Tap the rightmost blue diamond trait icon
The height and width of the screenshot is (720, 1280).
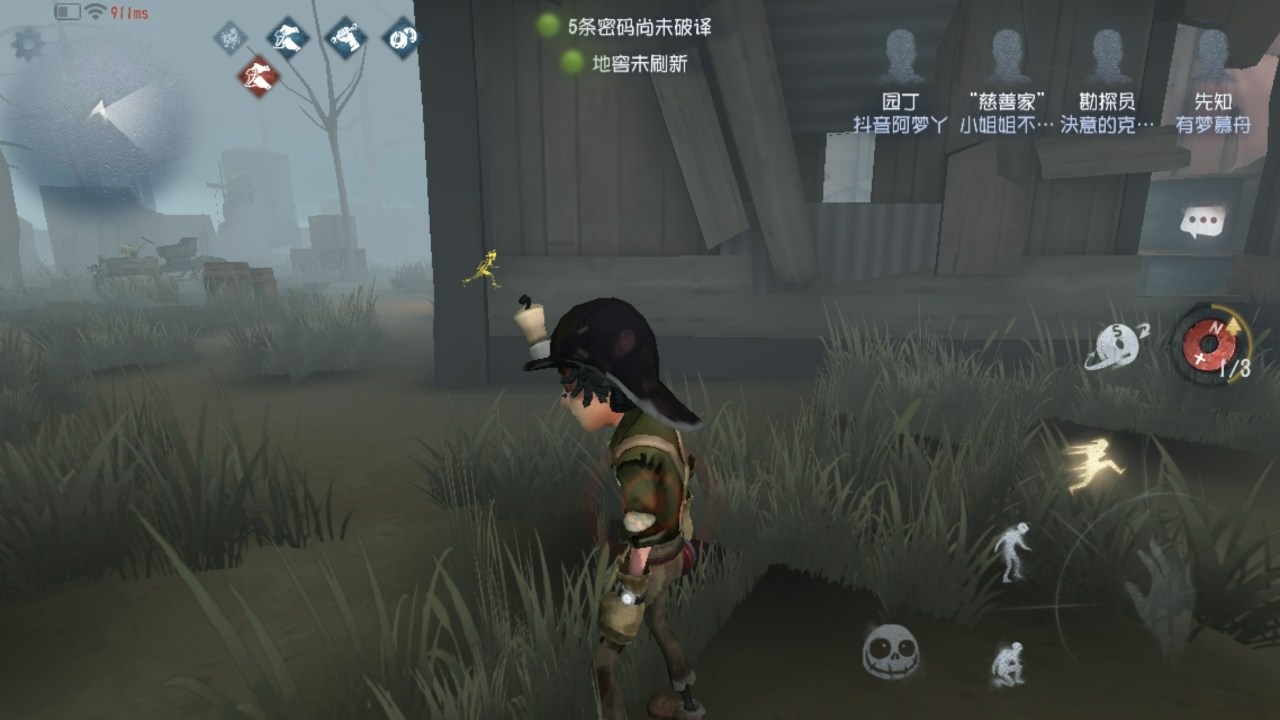point(403,38)
